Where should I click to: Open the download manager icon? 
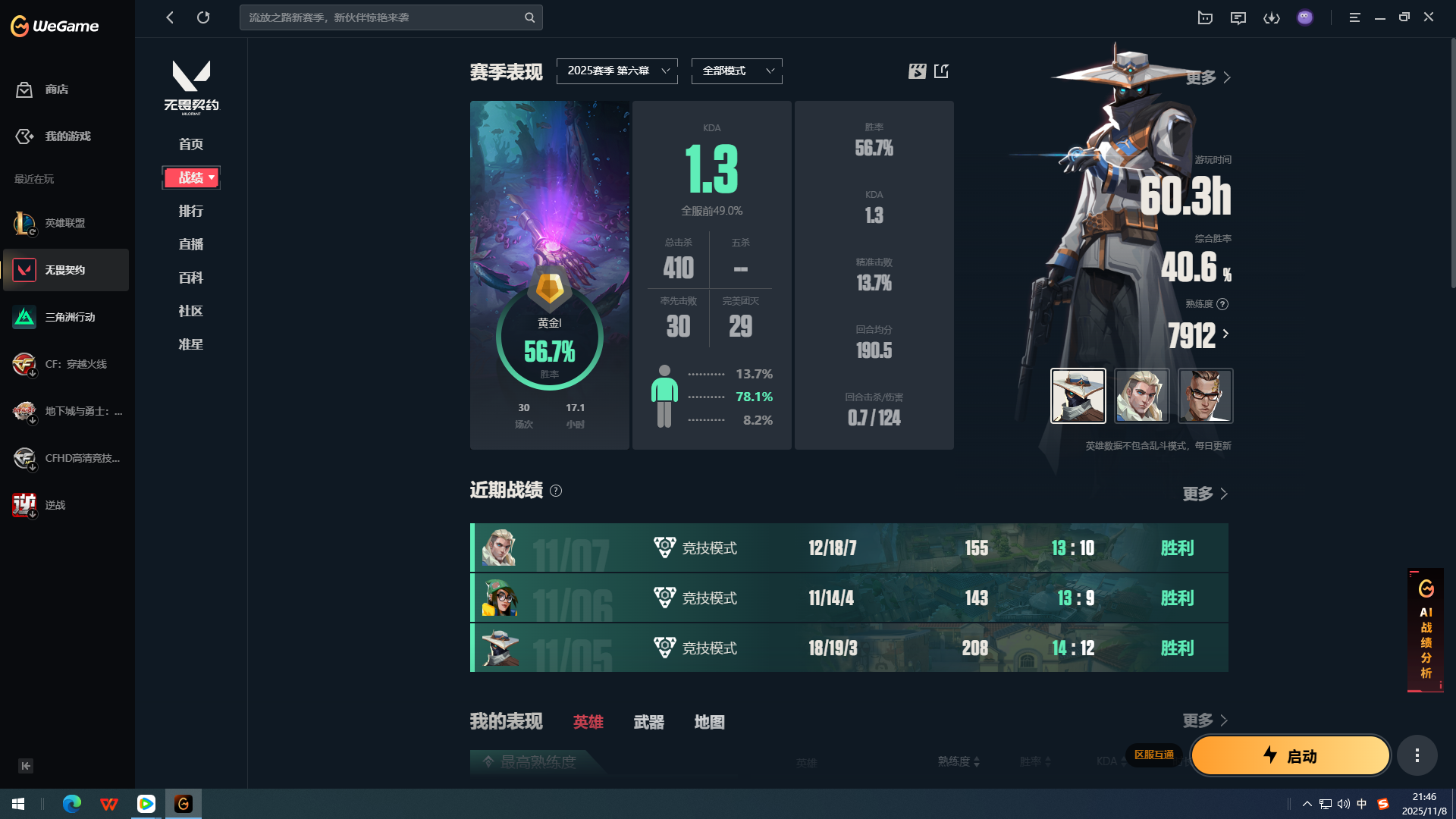click(1272, 17)
